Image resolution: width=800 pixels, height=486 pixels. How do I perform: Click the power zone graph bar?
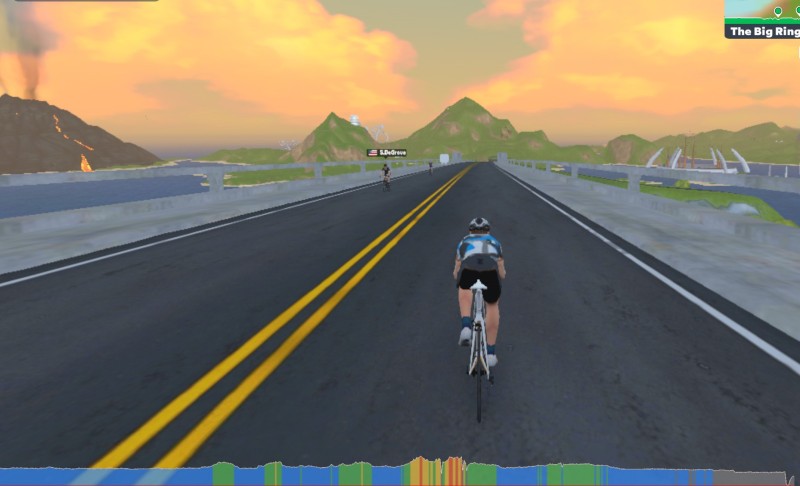coord(400,473)
